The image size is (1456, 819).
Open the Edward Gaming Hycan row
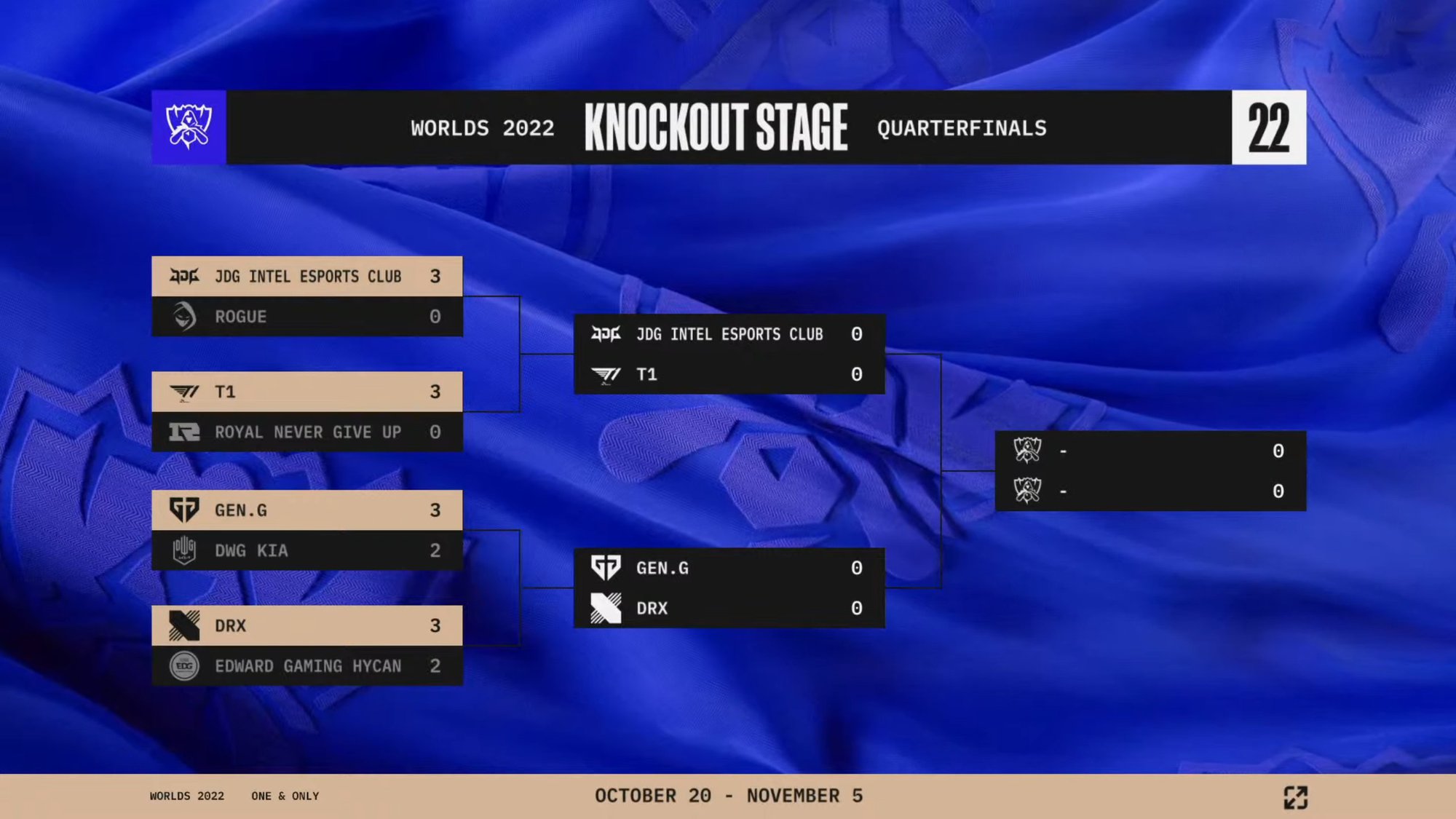[306, 666]
